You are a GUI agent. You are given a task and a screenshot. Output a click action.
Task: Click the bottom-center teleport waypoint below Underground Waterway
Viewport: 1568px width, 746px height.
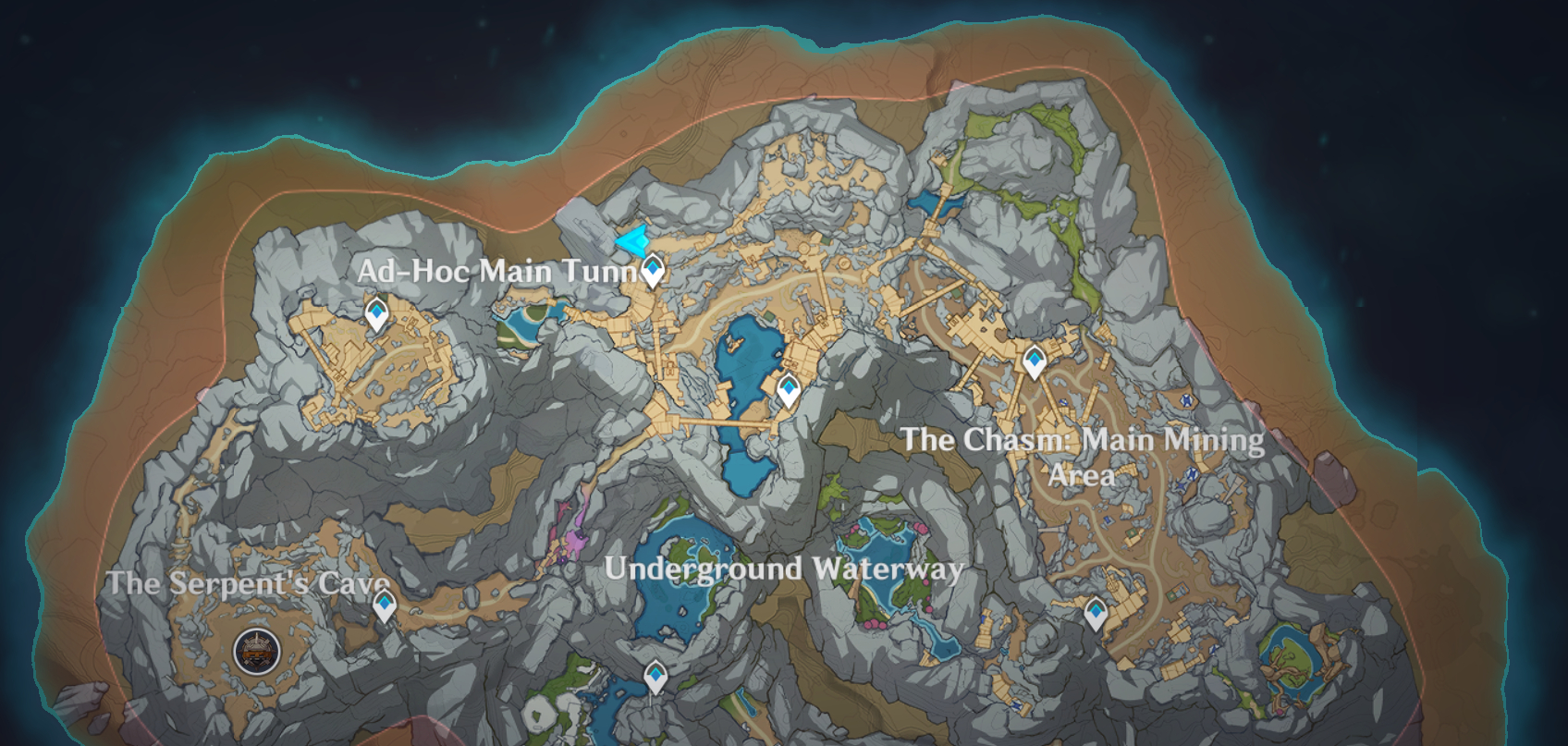(655, 676)
